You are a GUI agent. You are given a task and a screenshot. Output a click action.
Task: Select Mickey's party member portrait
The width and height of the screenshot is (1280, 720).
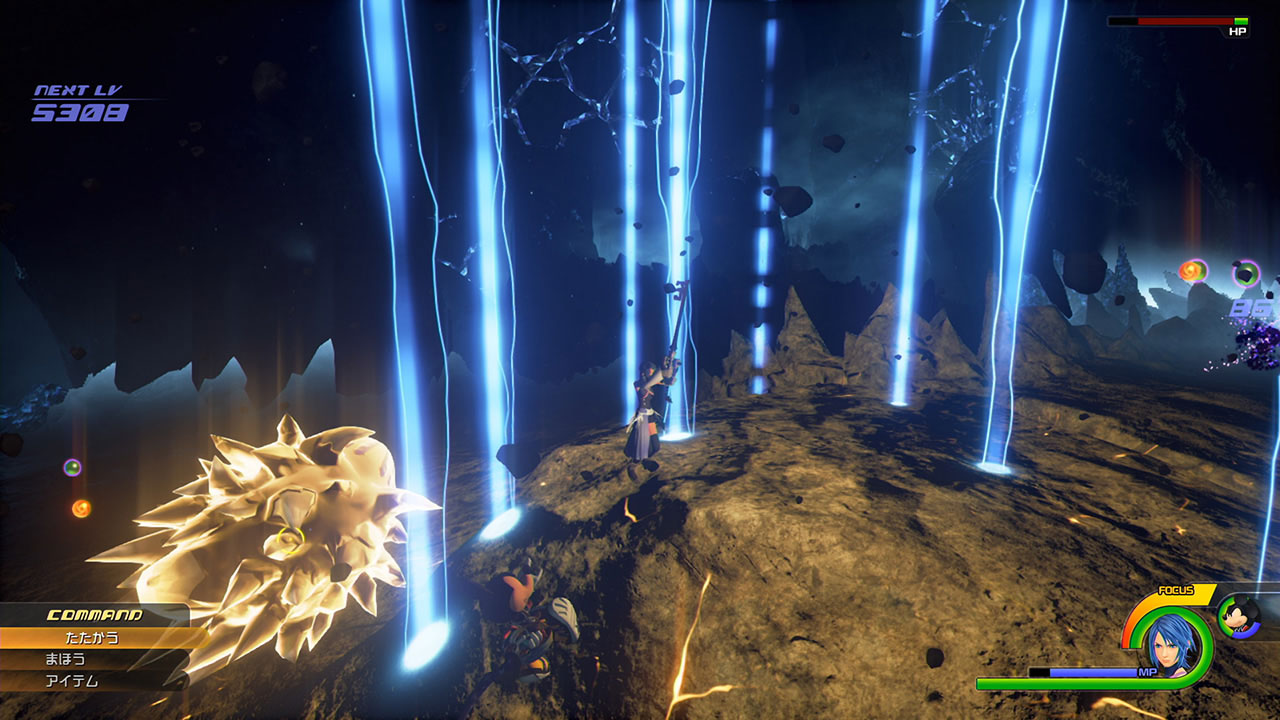(x=1239, y=614)
